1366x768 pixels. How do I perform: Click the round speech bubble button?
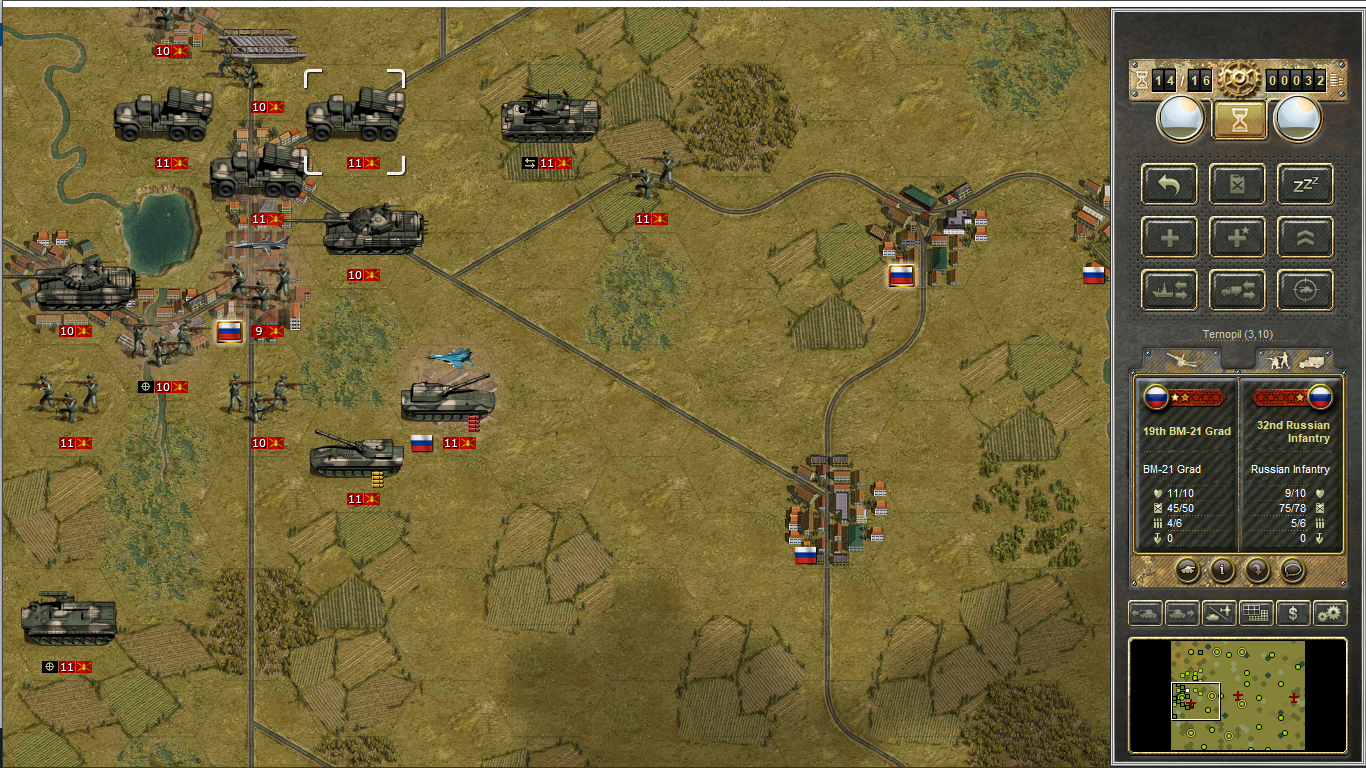click(x=1292, y=570)
